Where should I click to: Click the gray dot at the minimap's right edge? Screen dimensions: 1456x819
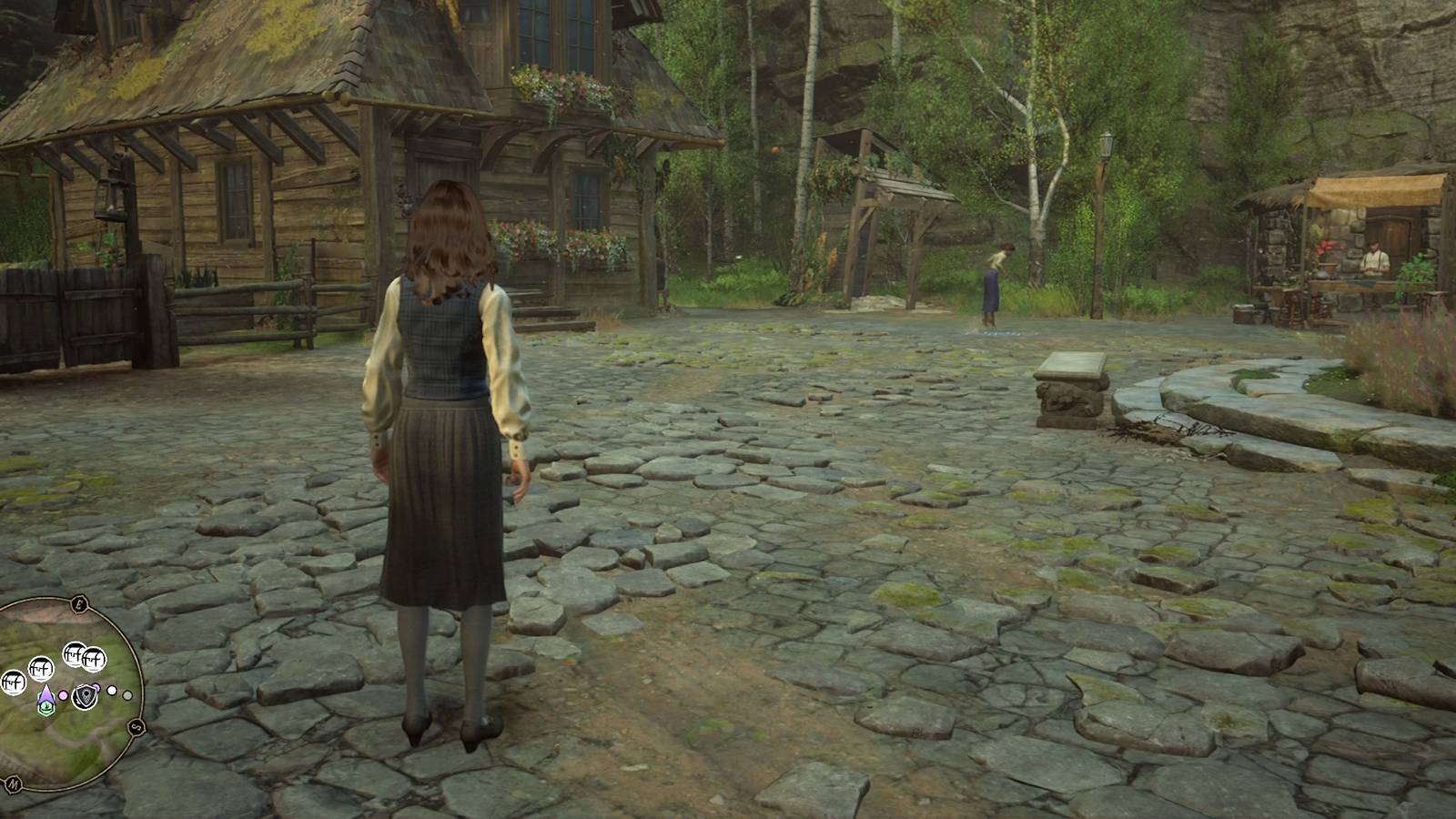point(126,695)
